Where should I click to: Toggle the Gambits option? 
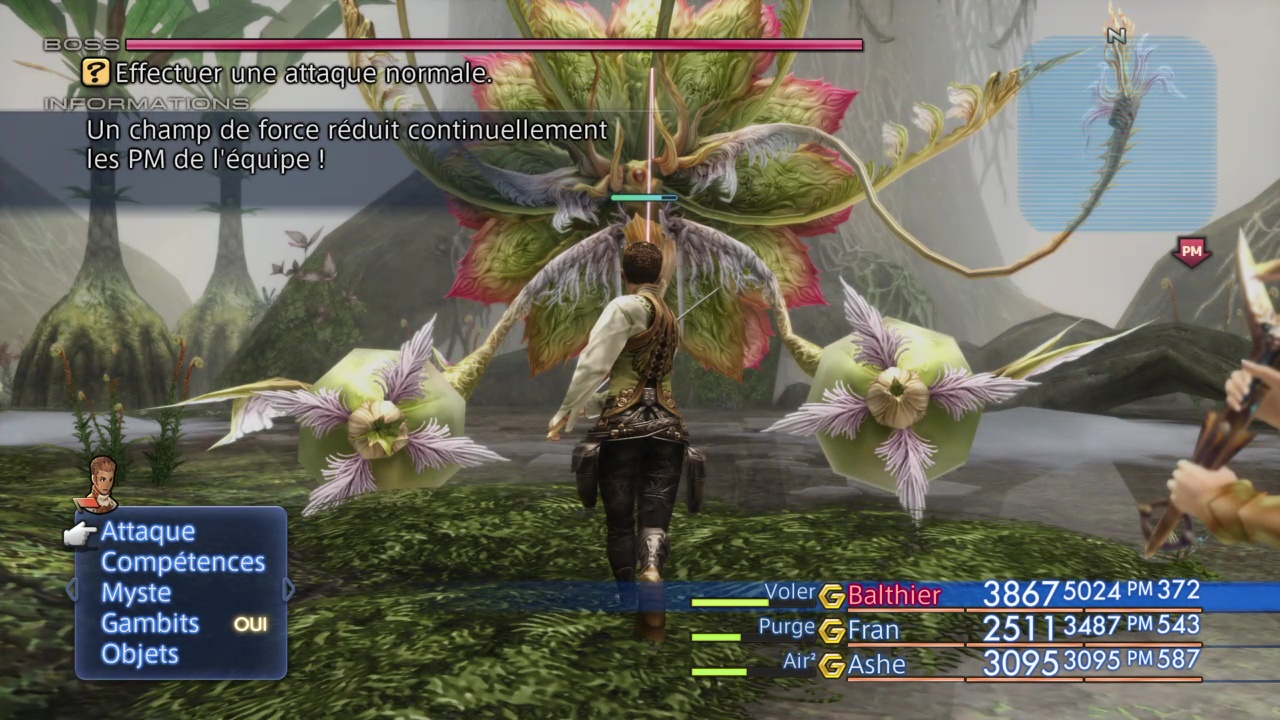point(150,624)
